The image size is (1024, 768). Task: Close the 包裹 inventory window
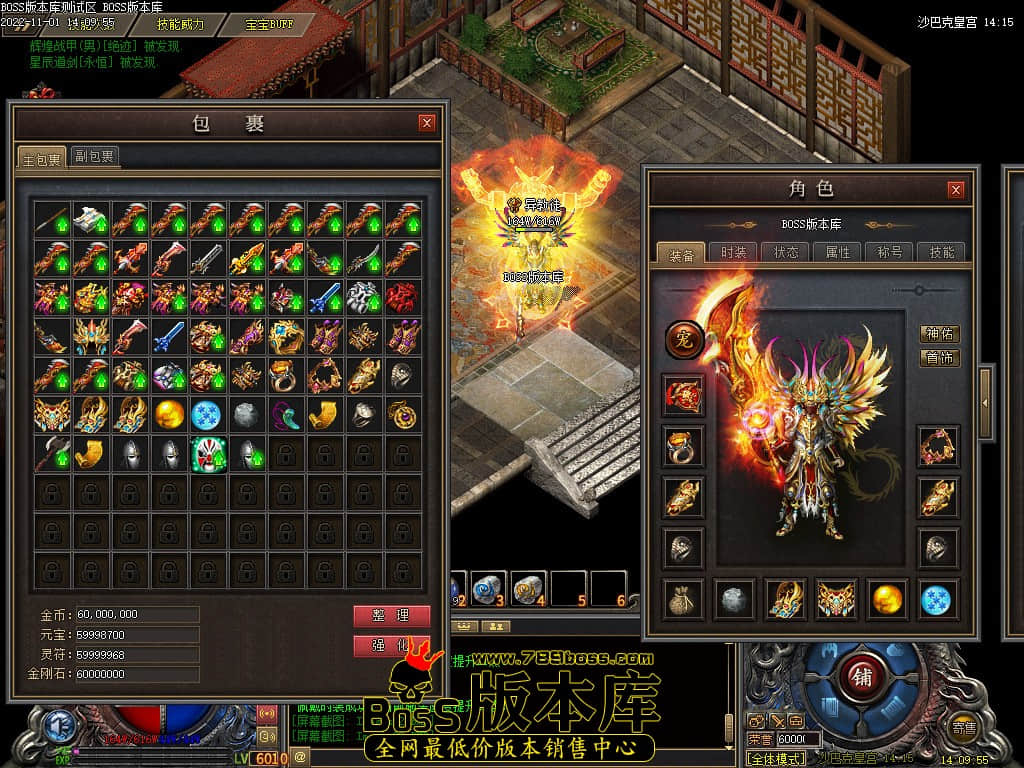(427, 123)
